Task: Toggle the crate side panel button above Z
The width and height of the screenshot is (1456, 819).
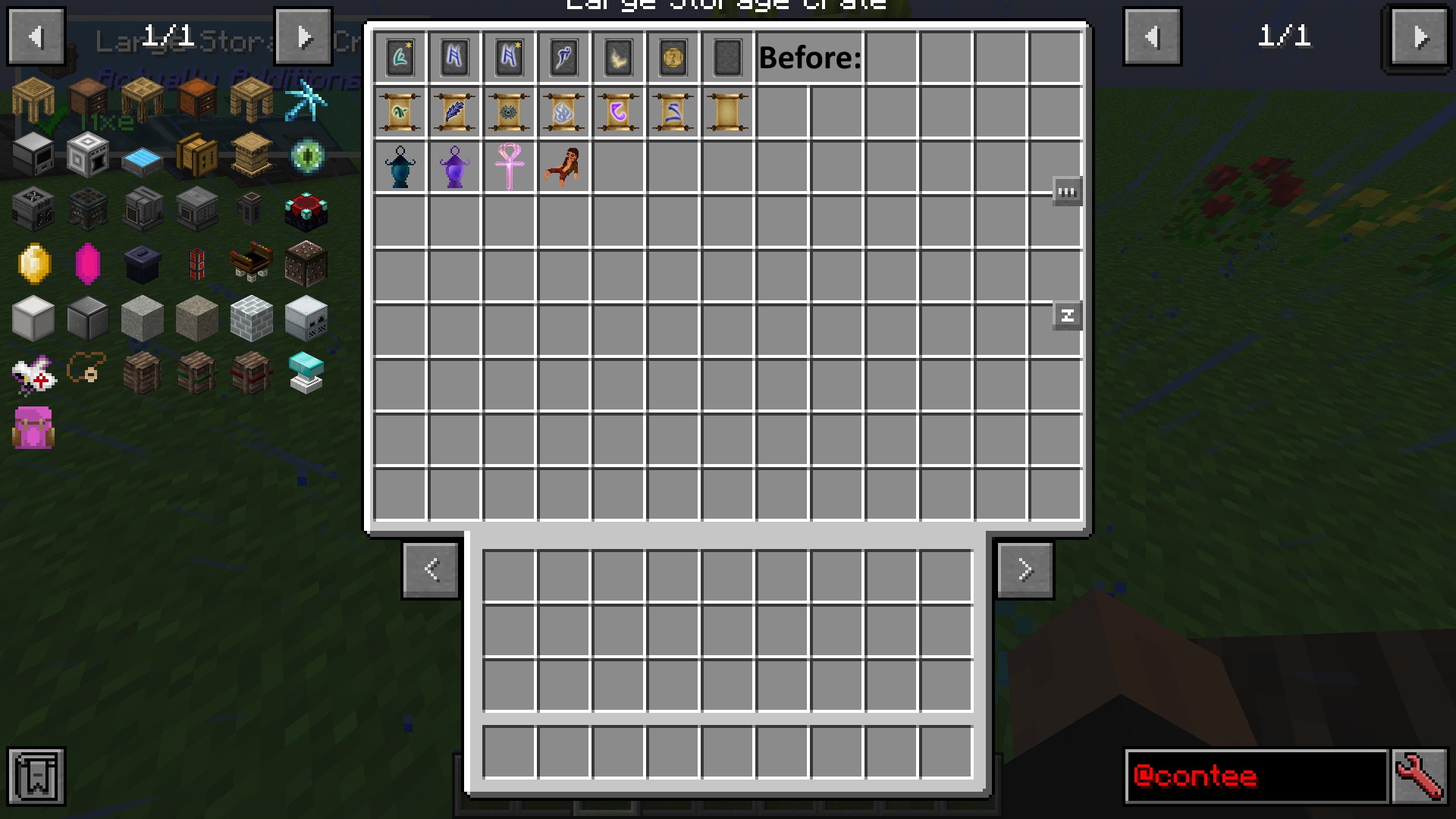Action: 1067,191
